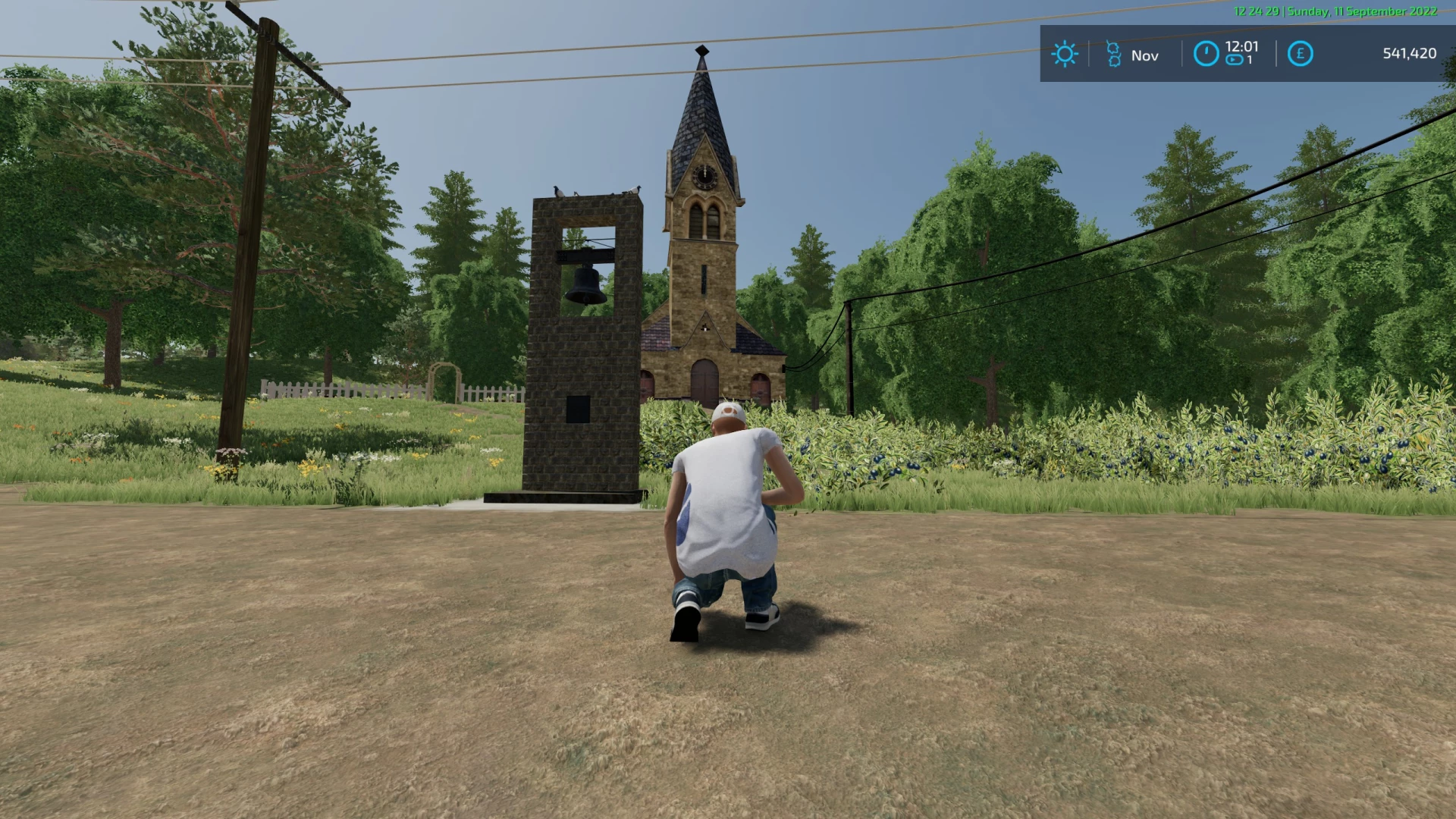Click the clock icon in the HUD
This screenshot has height=819, width=1456.
[x=1206, y=54]
